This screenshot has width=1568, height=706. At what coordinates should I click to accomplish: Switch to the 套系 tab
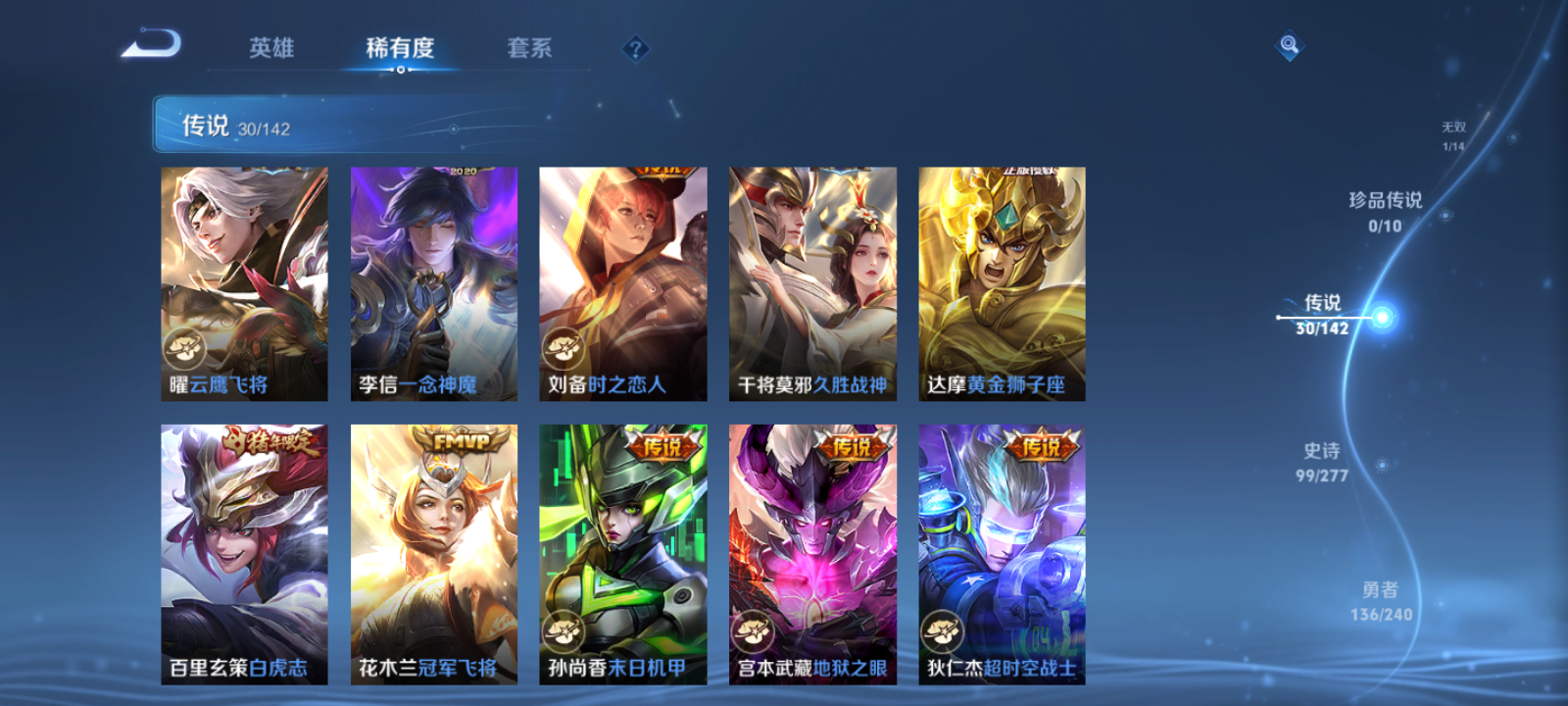pyautogui.click(x=527, y=47)
